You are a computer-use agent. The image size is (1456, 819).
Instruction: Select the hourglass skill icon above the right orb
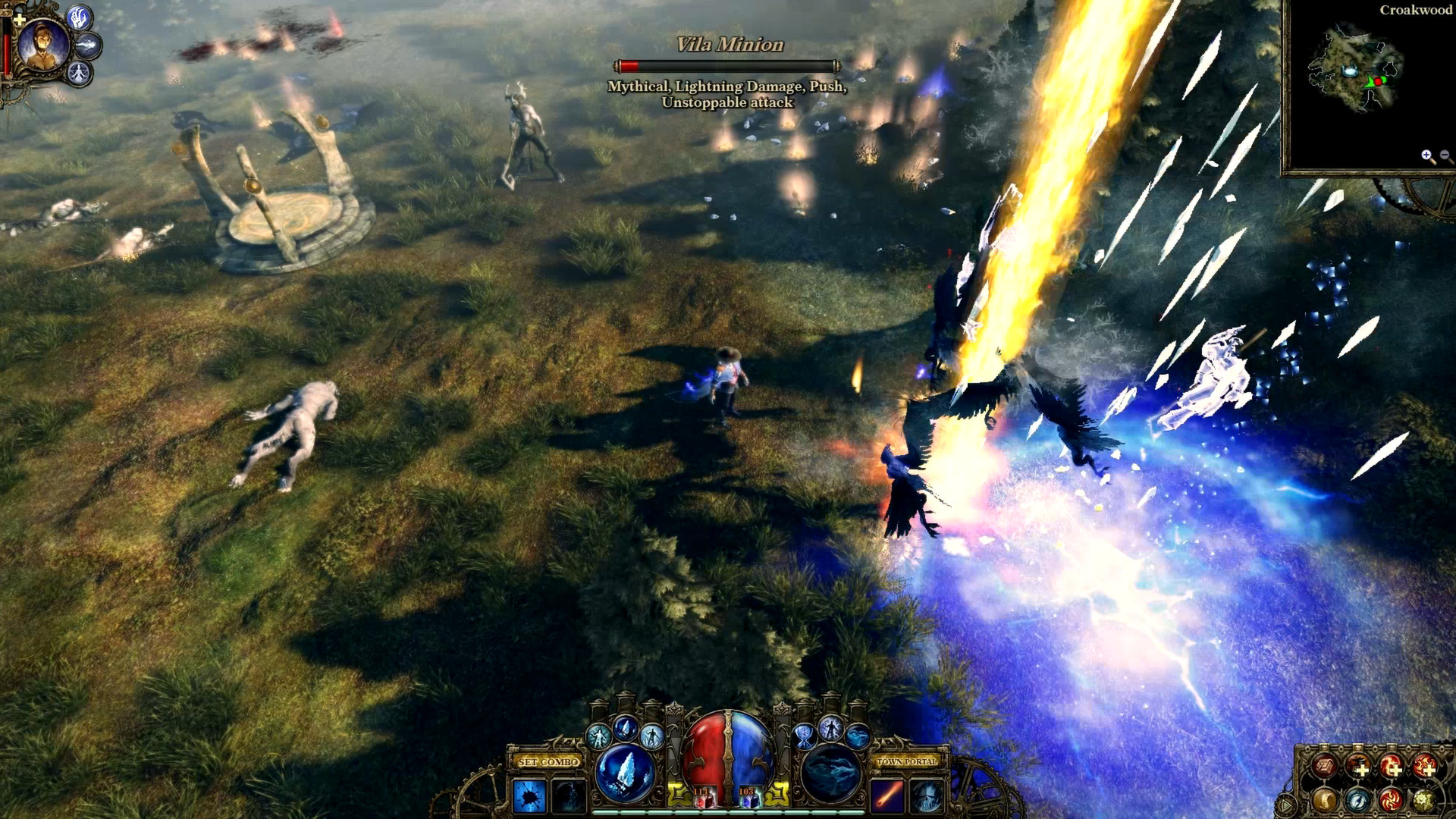(805, 737)
